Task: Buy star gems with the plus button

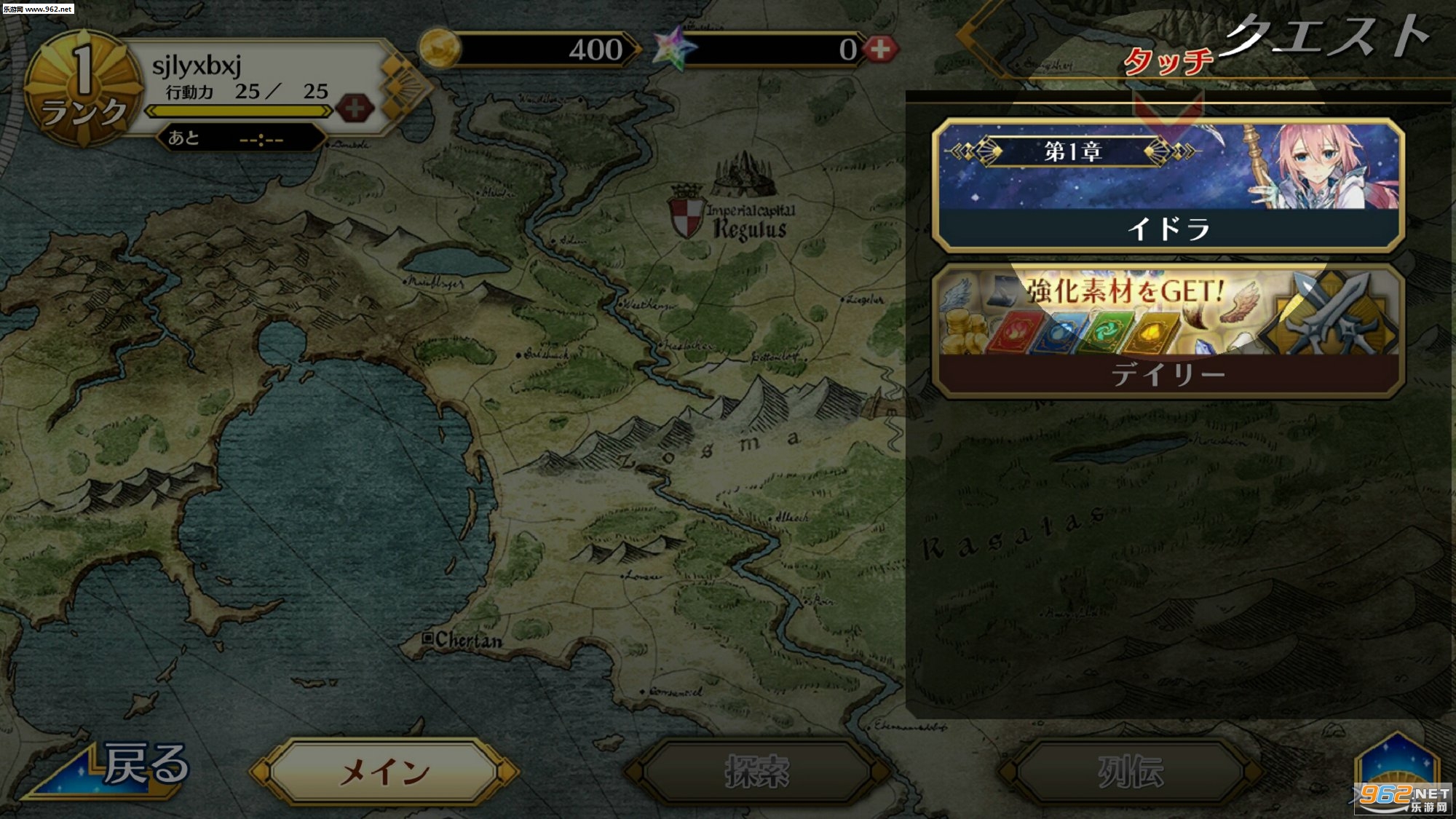Action: (880, 49)
